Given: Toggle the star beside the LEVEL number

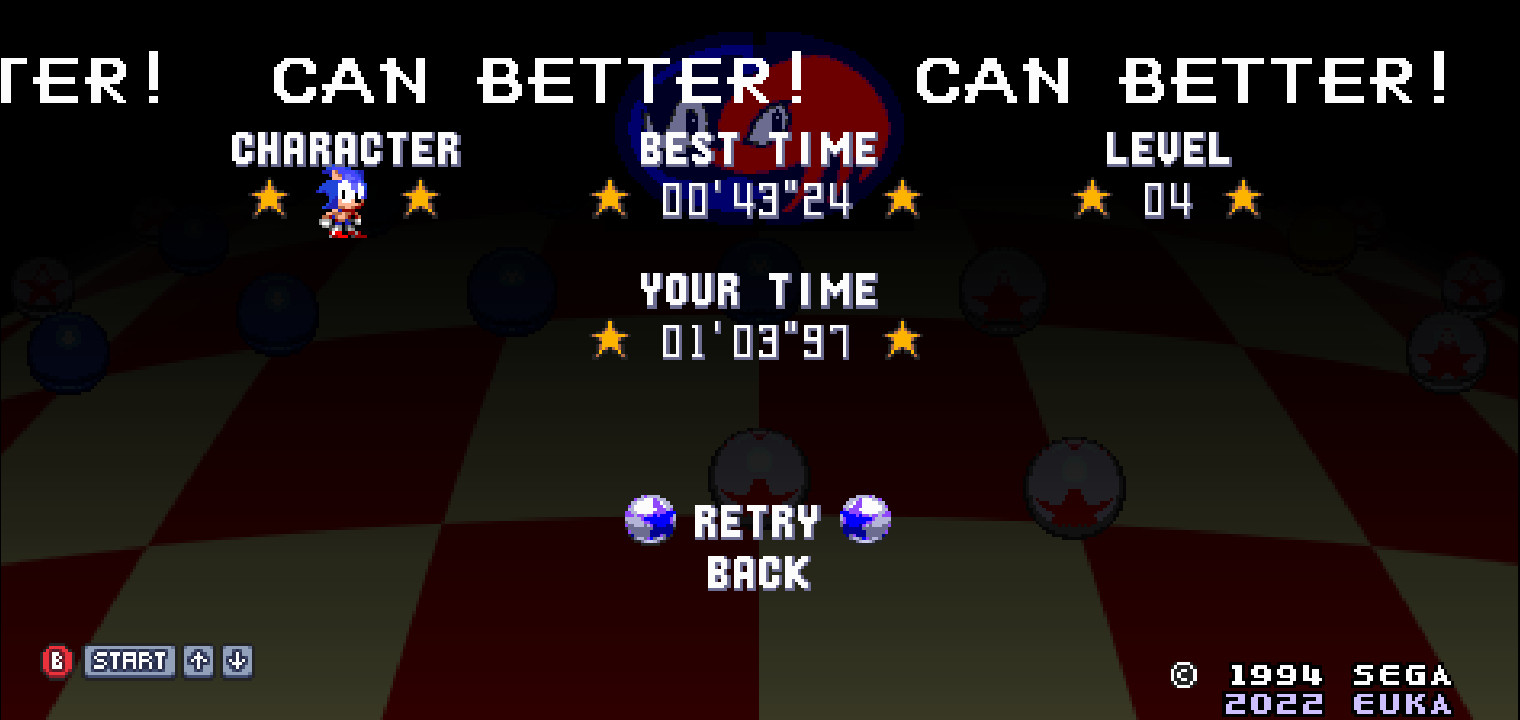Looking at the screenshot, I should tap(1090, 198).
